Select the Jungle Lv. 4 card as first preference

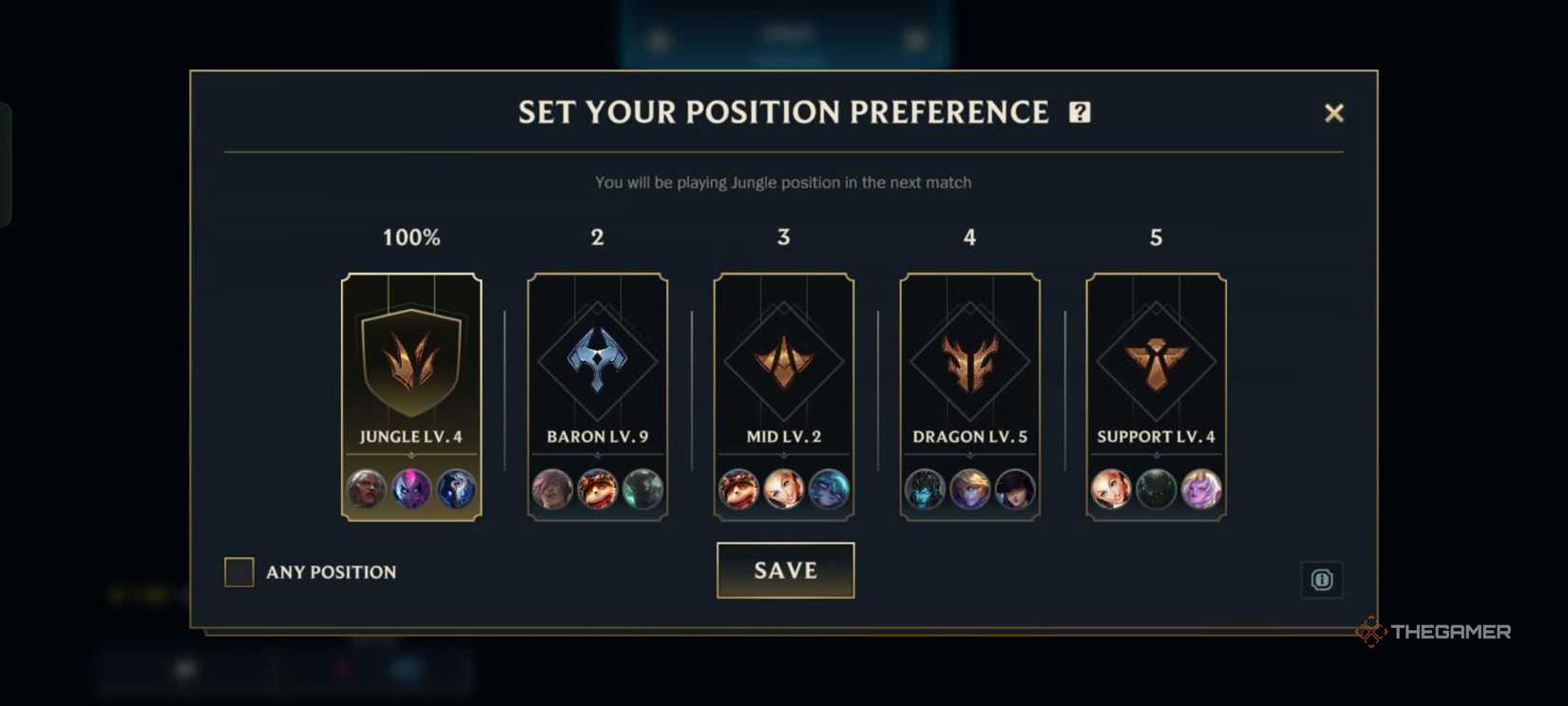[411, 394]
